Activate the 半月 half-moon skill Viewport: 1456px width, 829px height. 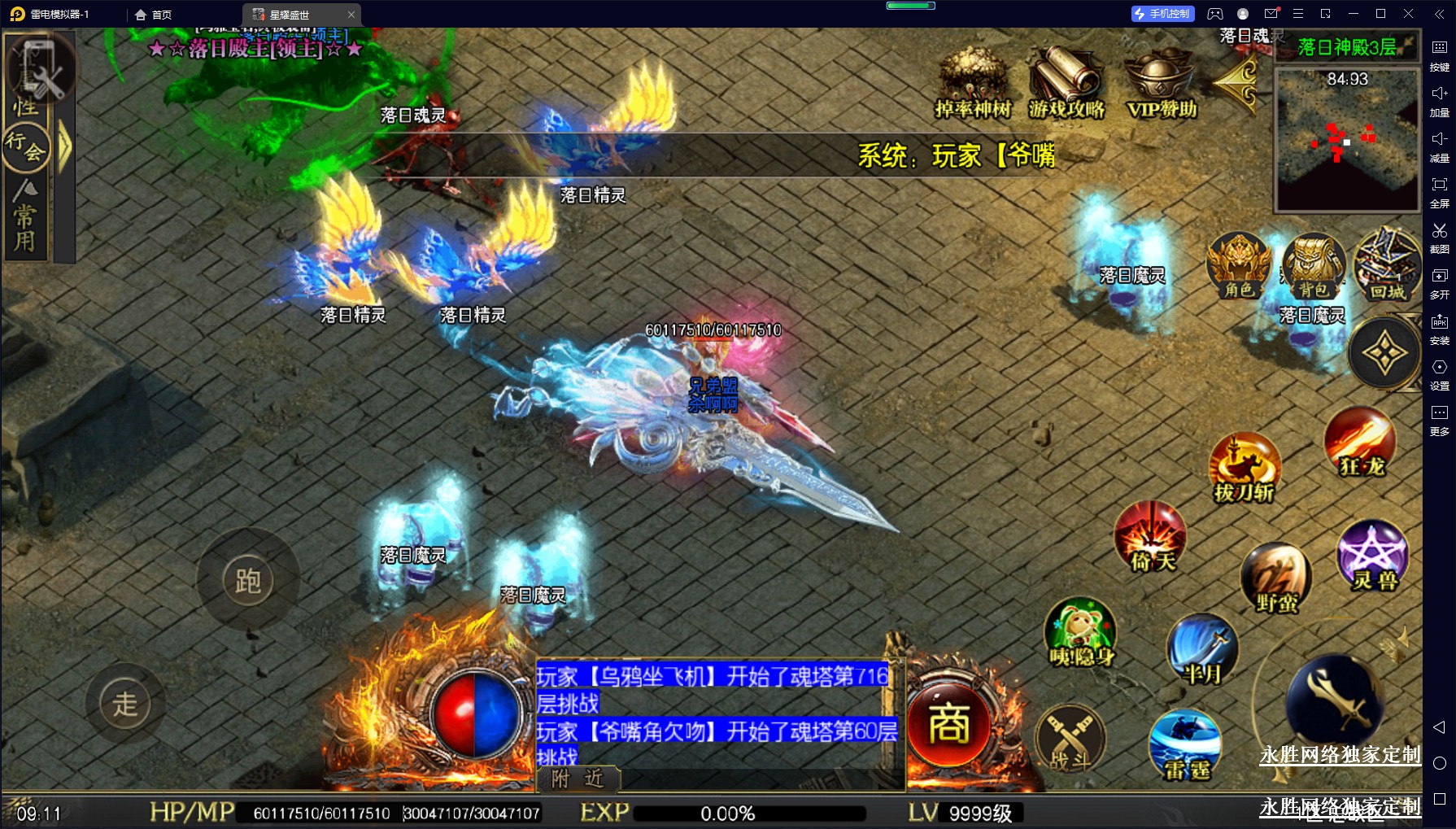(x=1201, y=650)
